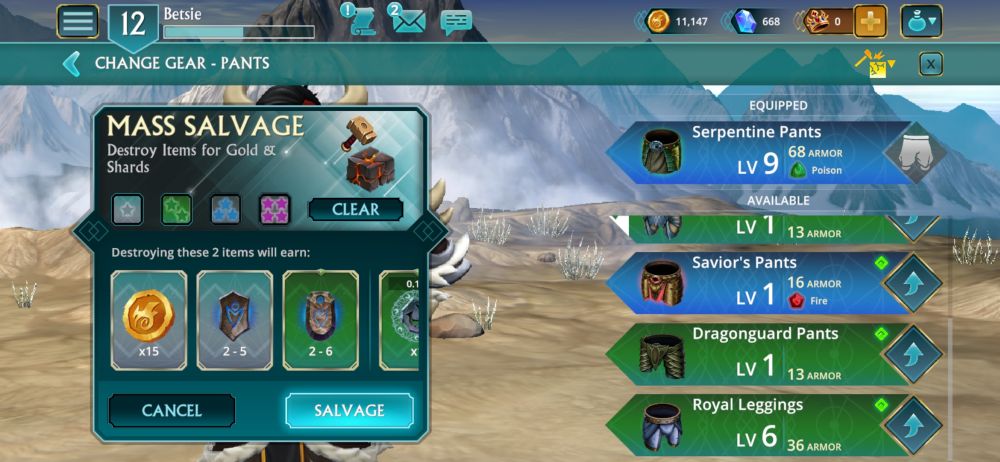Select the four-star purple rarity filter
Screen dimensions: 1000x462
click(274, 209)
